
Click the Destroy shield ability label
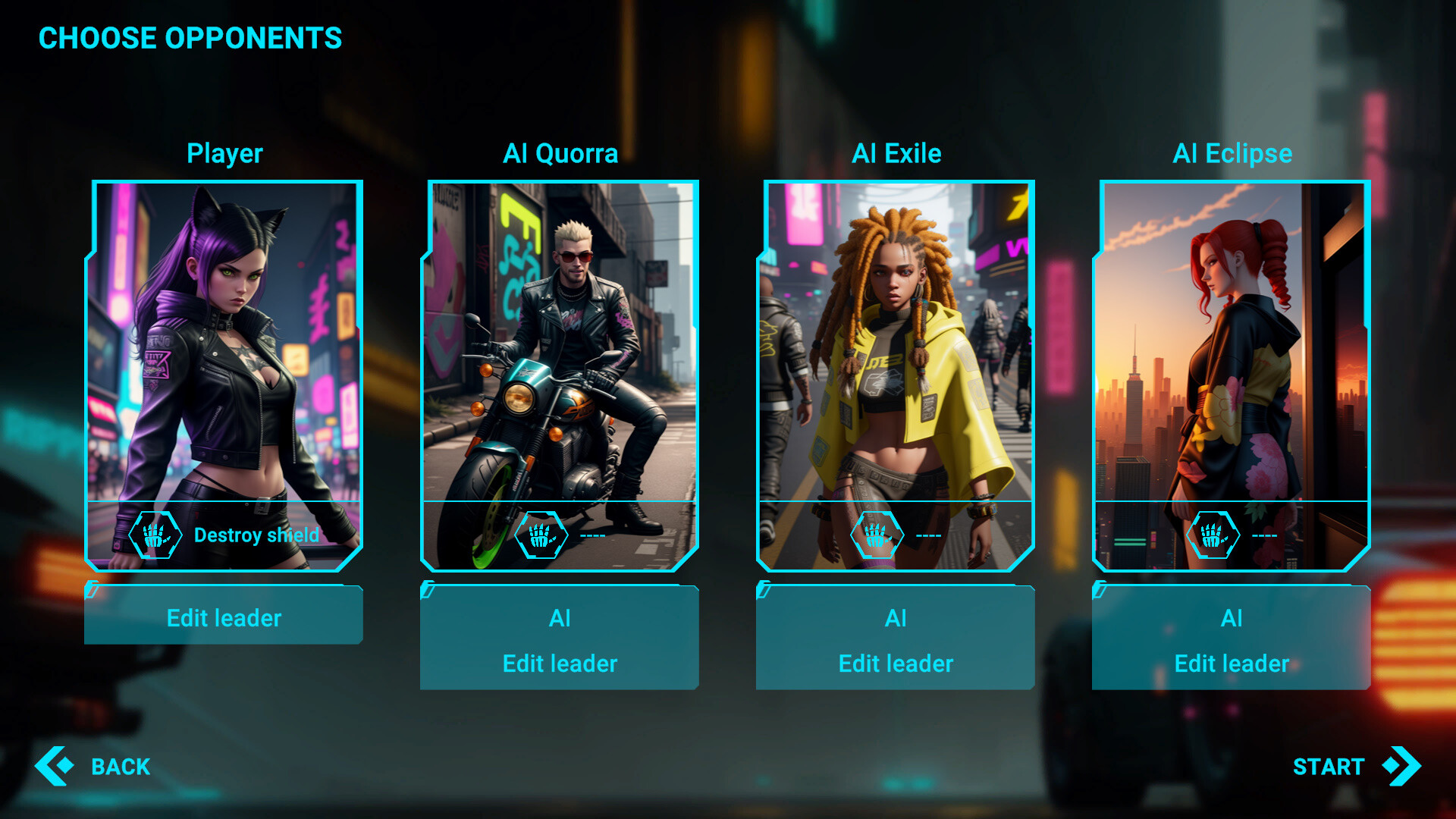pos(257,535)
